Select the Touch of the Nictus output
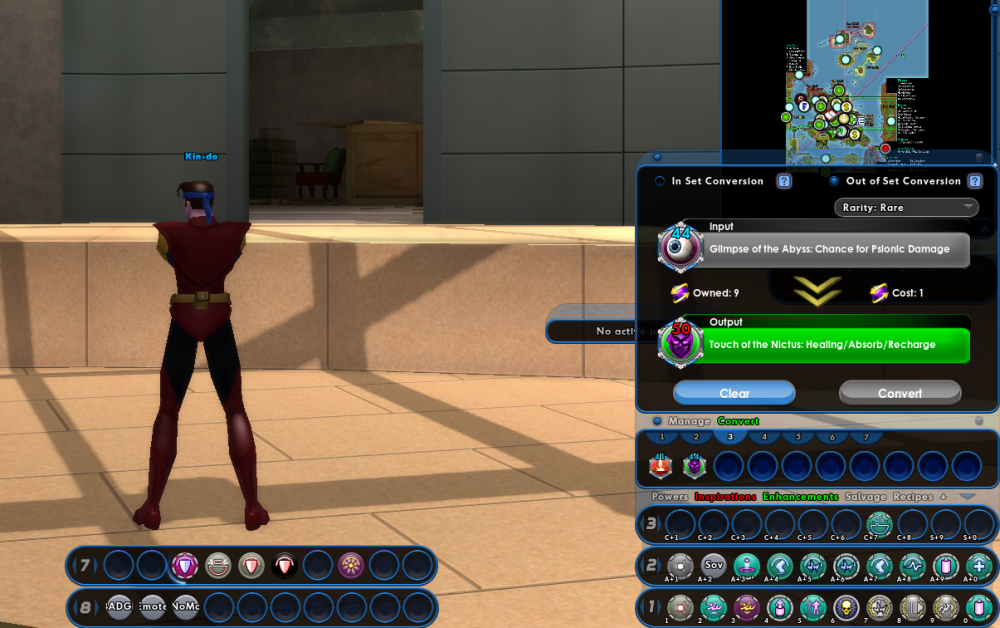The width and height of the screenshot is (1000, 628). click(838, 345)
